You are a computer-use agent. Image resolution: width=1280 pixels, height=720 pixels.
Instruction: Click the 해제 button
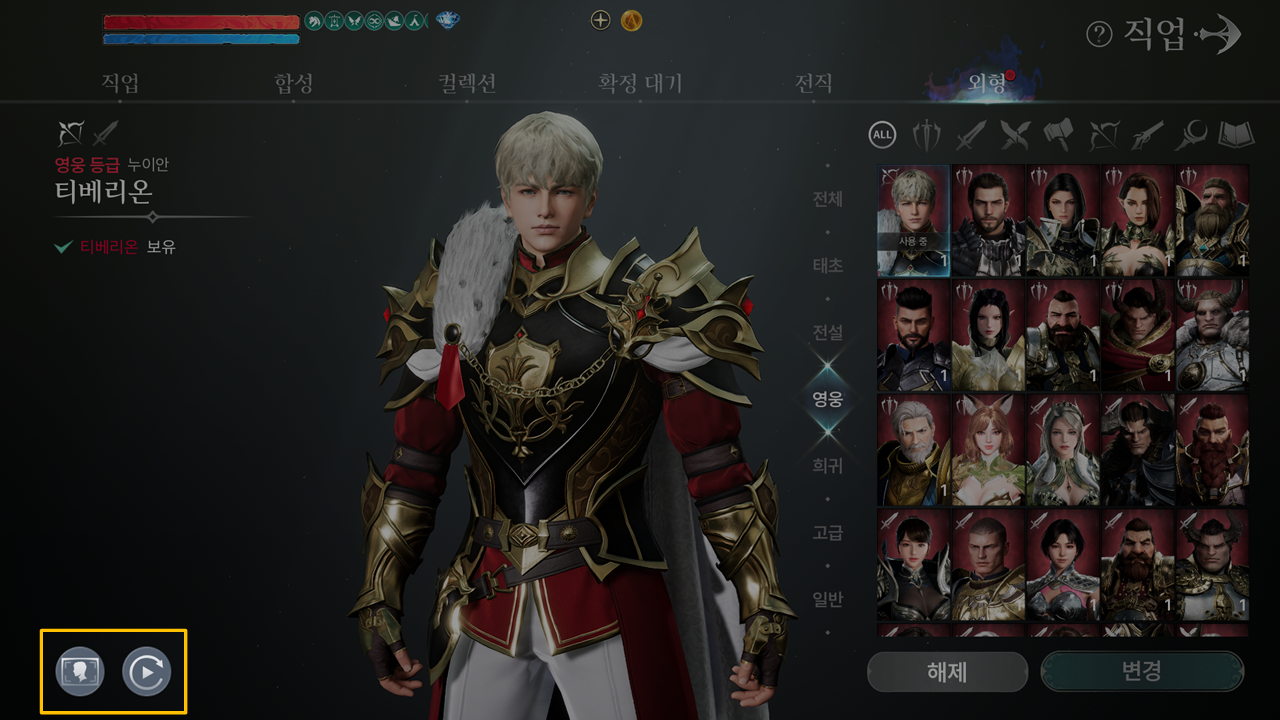947,671
